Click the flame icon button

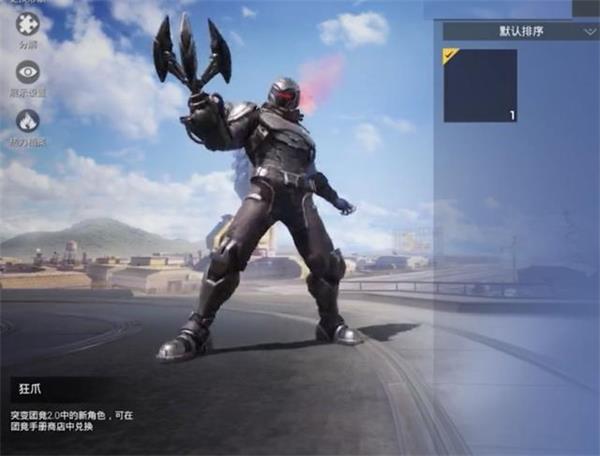[x=28, y=121]
